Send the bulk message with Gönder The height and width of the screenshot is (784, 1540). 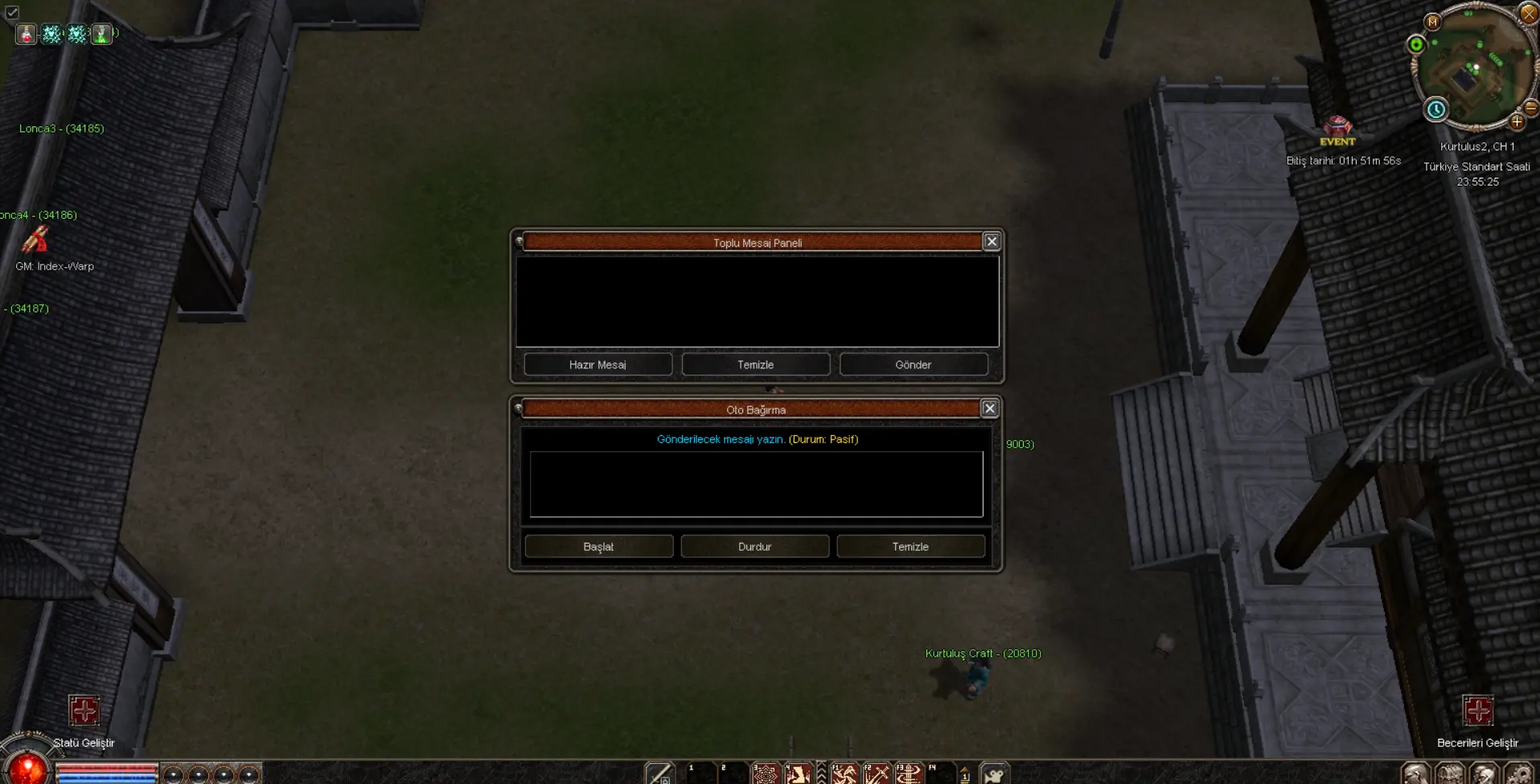pyautogui.click(x=913, y=364)
